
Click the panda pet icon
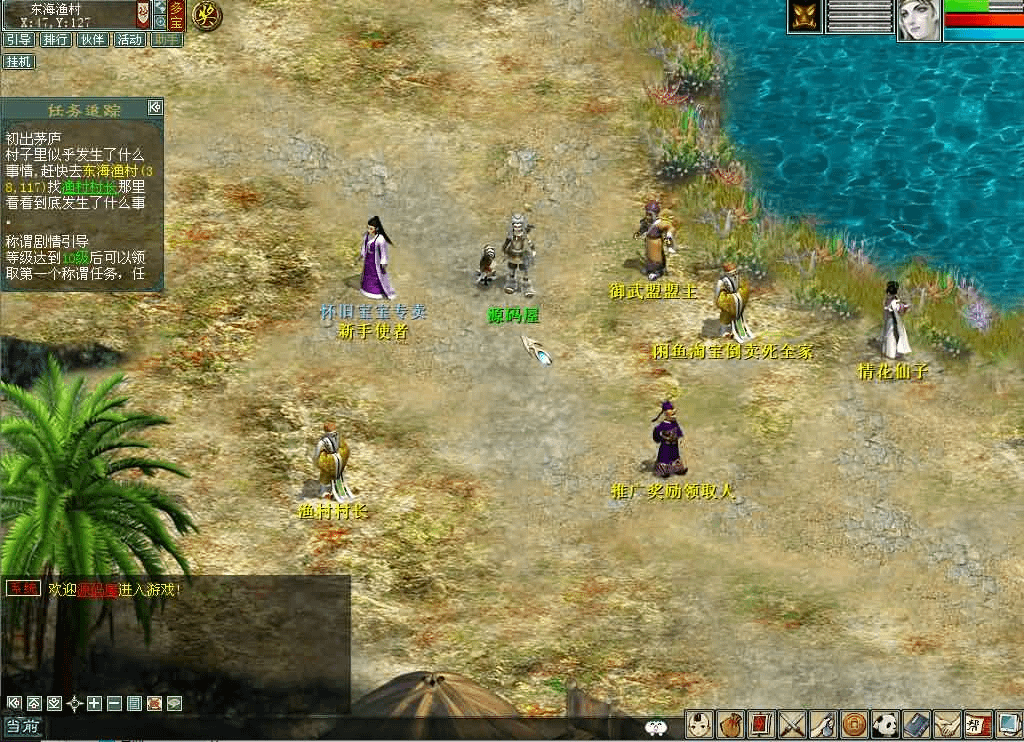[884, 724]
